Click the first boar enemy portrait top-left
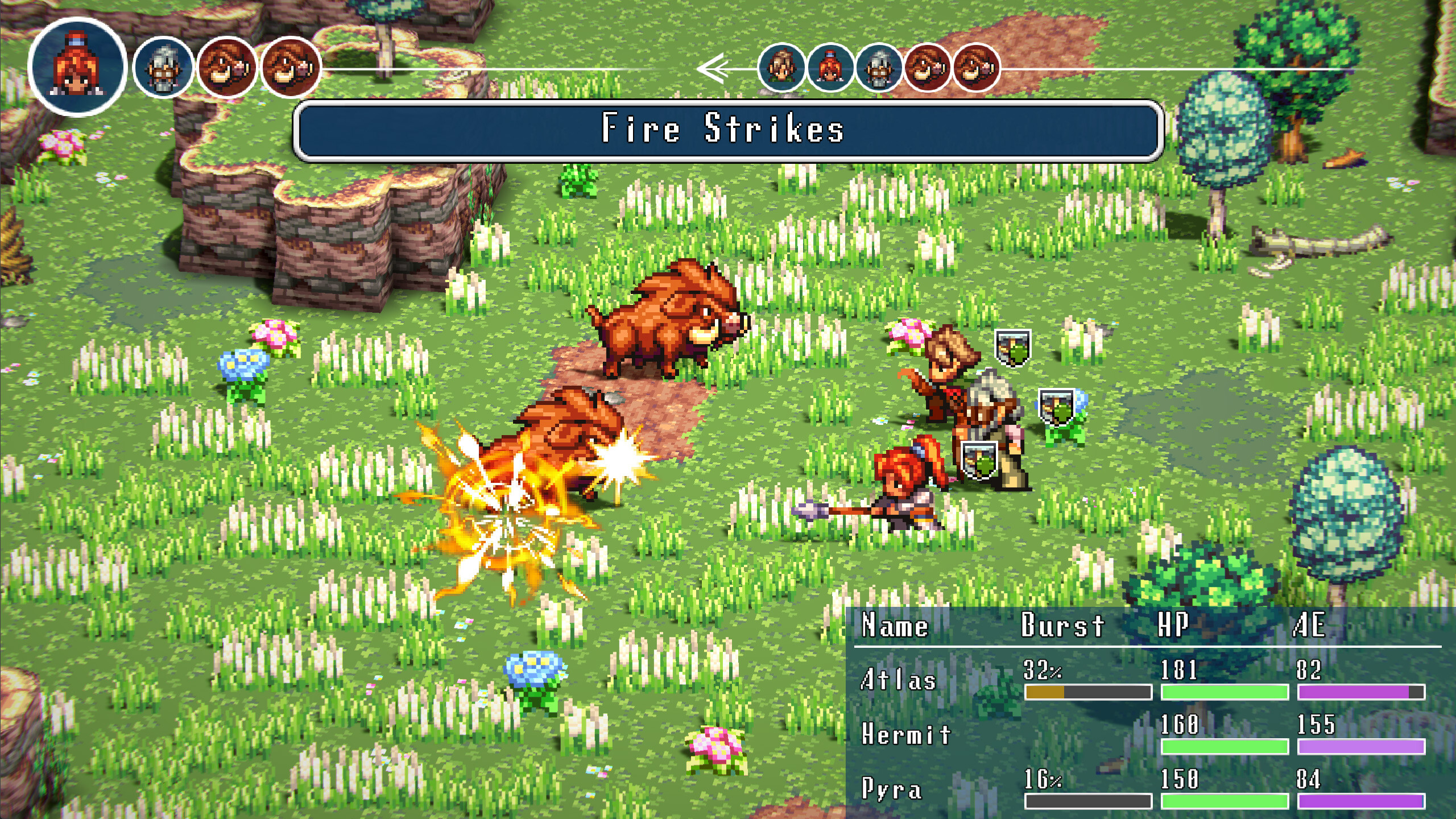The height and width of the screenshot is (819, 1456). [225, 68]
